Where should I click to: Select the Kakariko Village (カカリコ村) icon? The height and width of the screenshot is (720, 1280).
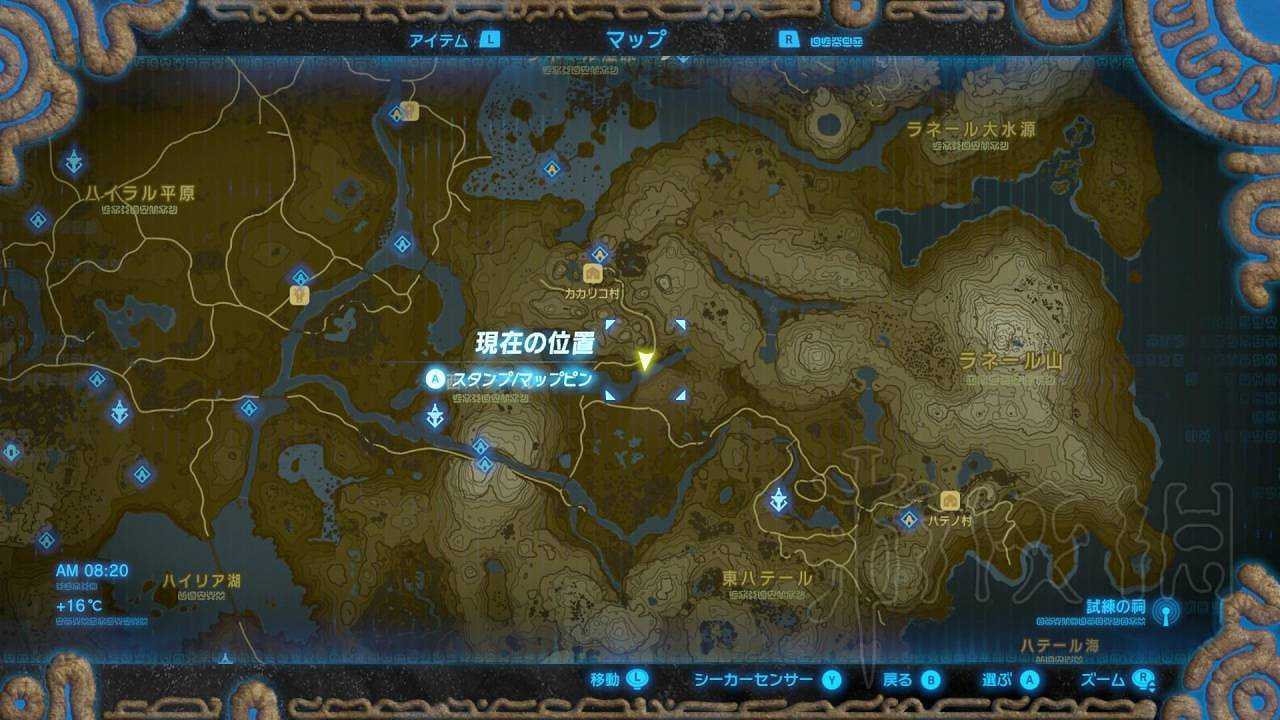point(593,273)
